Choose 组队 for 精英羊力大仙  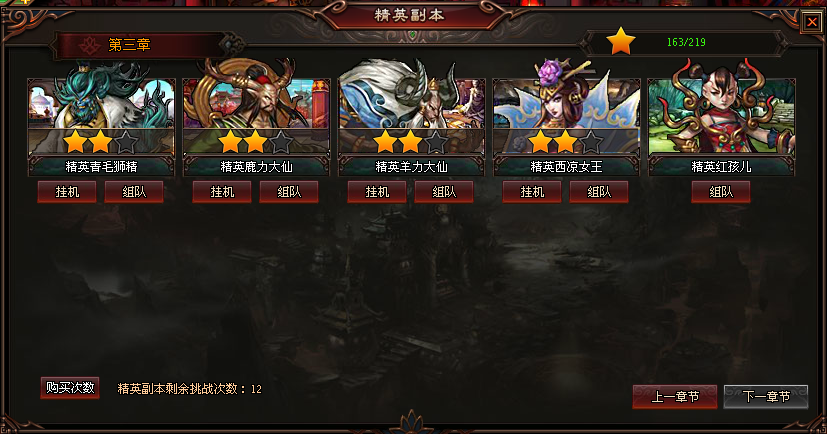[x=444, y=192]
